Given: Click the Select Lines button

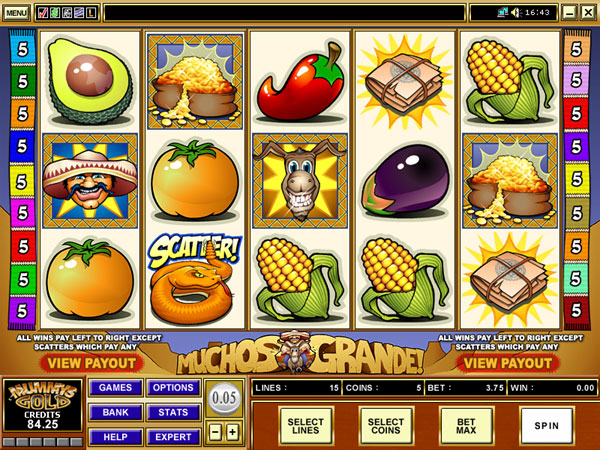Looking at the screenshot, I should click(306, 424).
